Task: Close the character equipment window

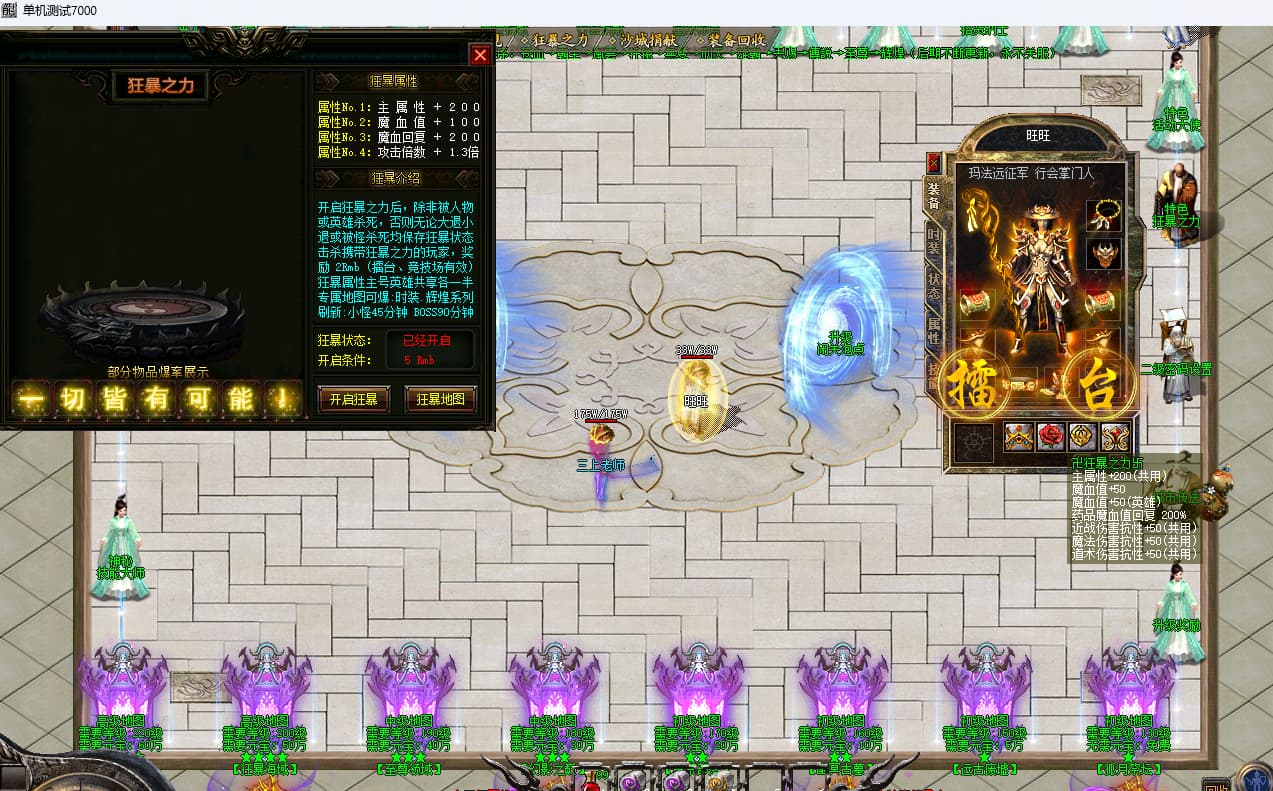Action: pyautogui.click(x=933, y=161)
